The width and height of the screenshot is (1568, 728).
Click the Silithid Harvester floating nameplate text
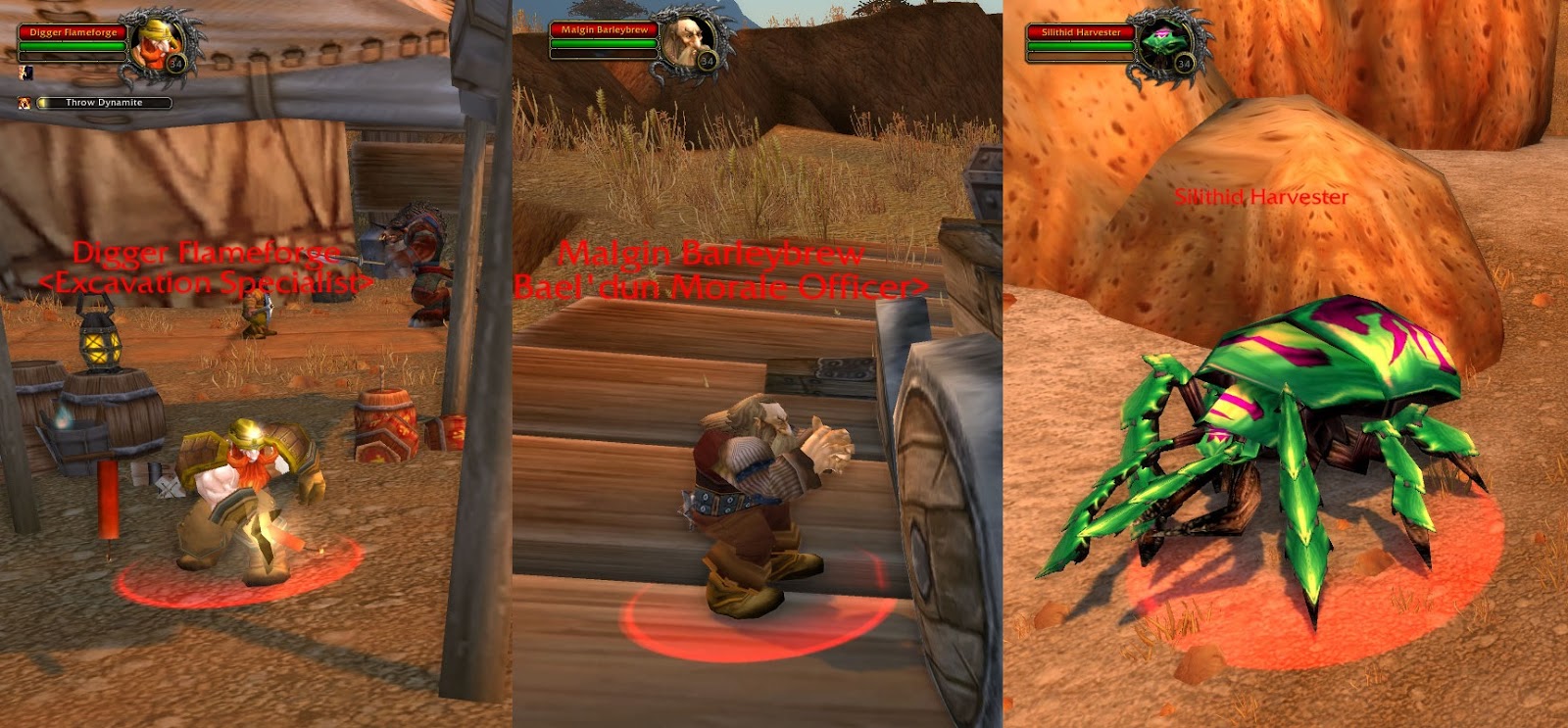1263,196
